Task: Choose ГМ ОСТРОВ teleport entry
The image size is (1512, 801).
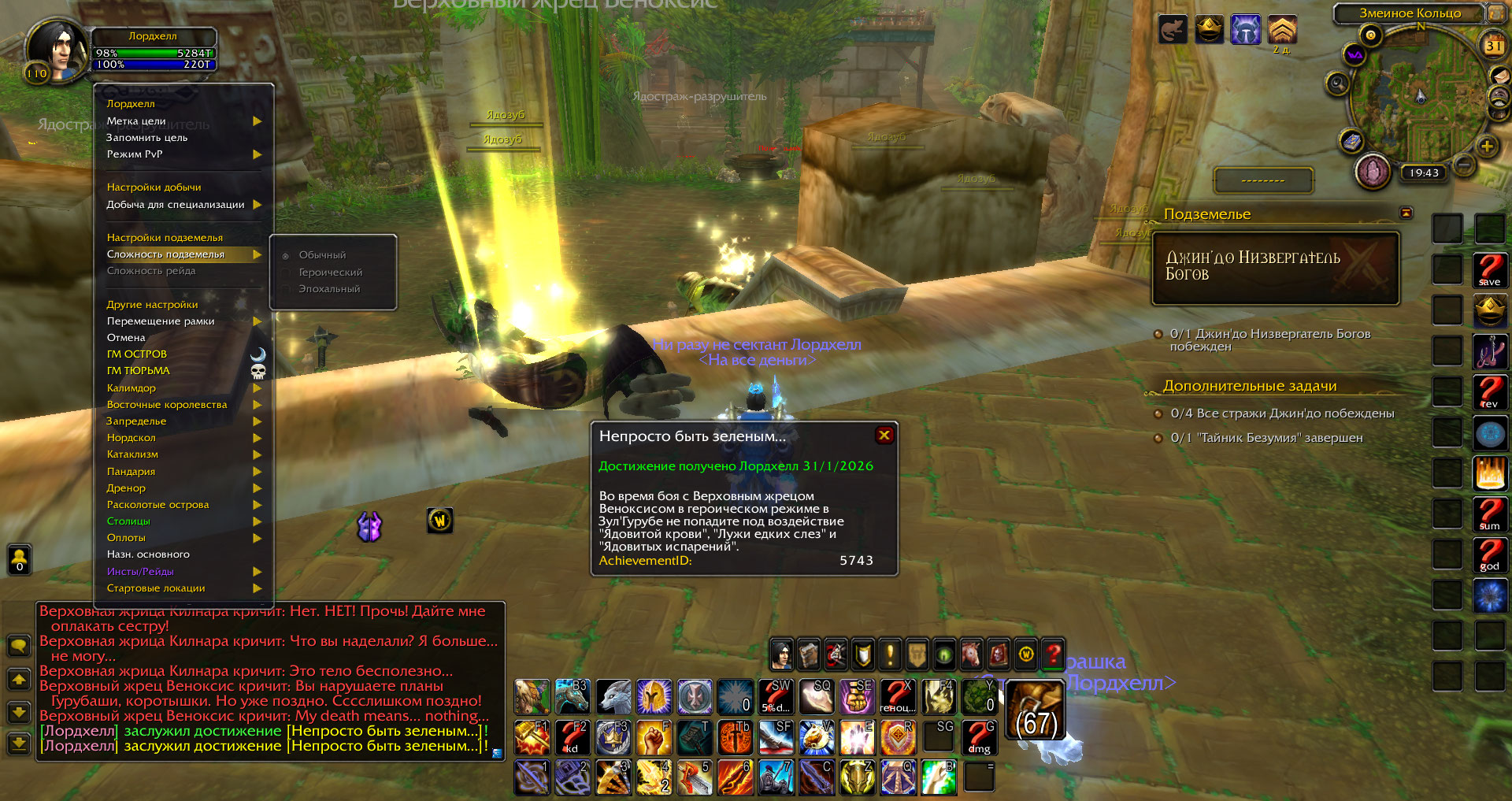Action: (x=137, y=354)
